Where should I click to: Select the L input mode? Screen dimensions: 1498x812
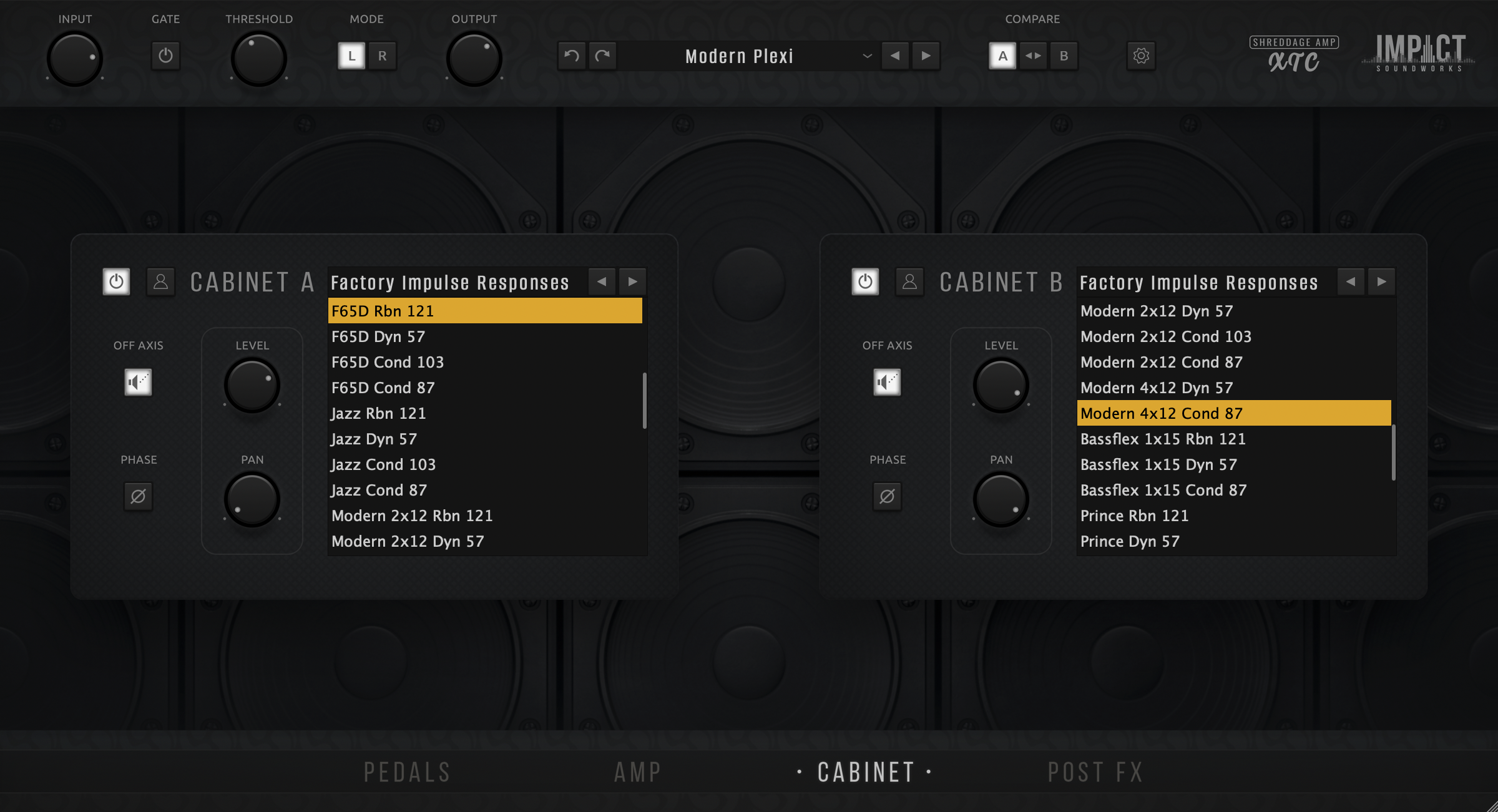pyautogui.click(x=351, y=56)
